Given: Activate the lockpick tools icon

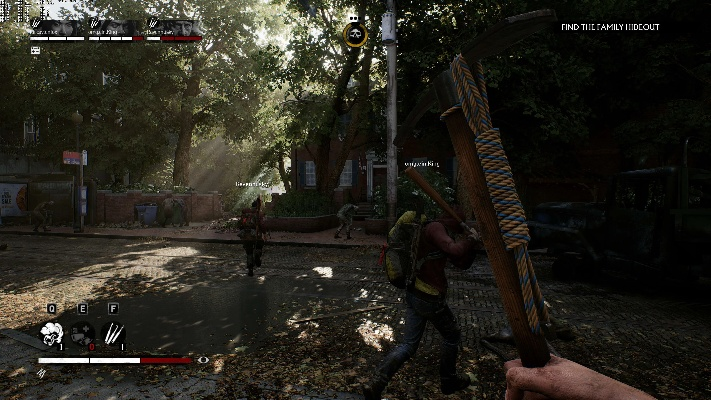Looking at the screenshot, I should 113,332.
